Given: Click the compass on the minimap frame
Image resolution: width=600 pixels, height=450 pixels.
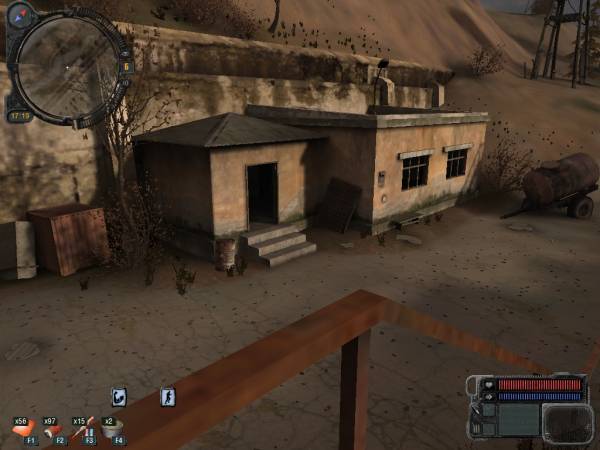Looking at the screenshot, I should pos(22,16).
